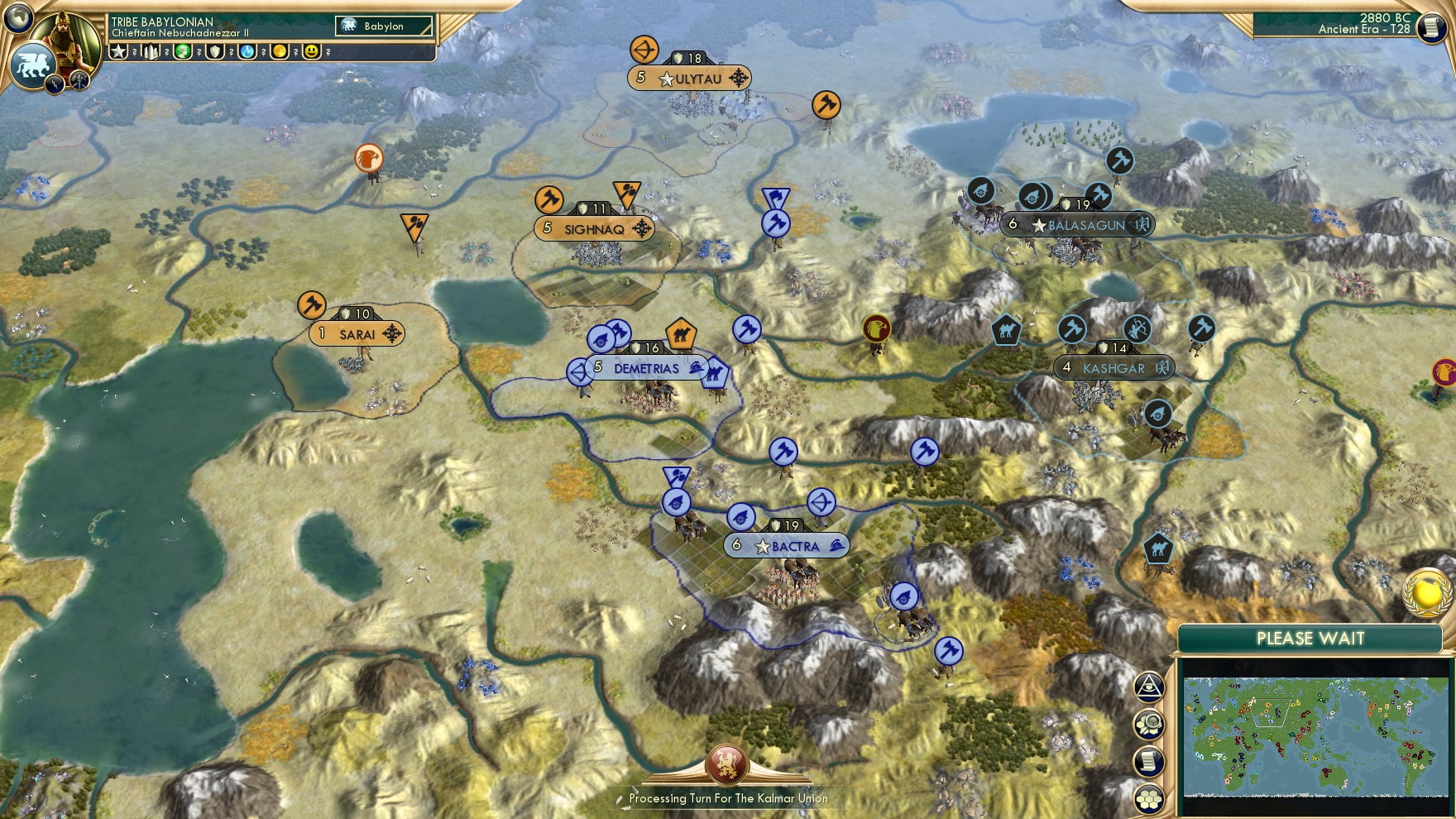Screen dimensions: 1456x819
Task: Open the scroll menu beside the turn date
Action: point(1430,27)
